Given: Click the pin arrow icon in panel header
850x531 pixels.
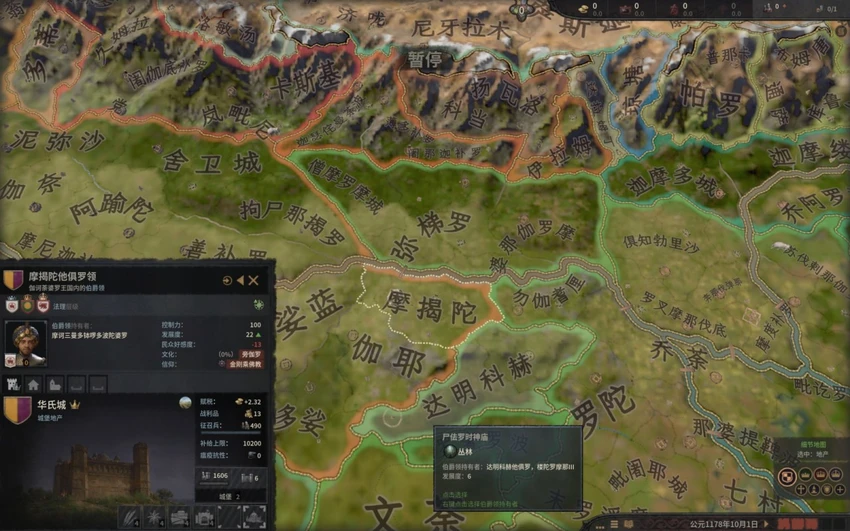Looking at the screenshot, I should [x=228, y=281].
